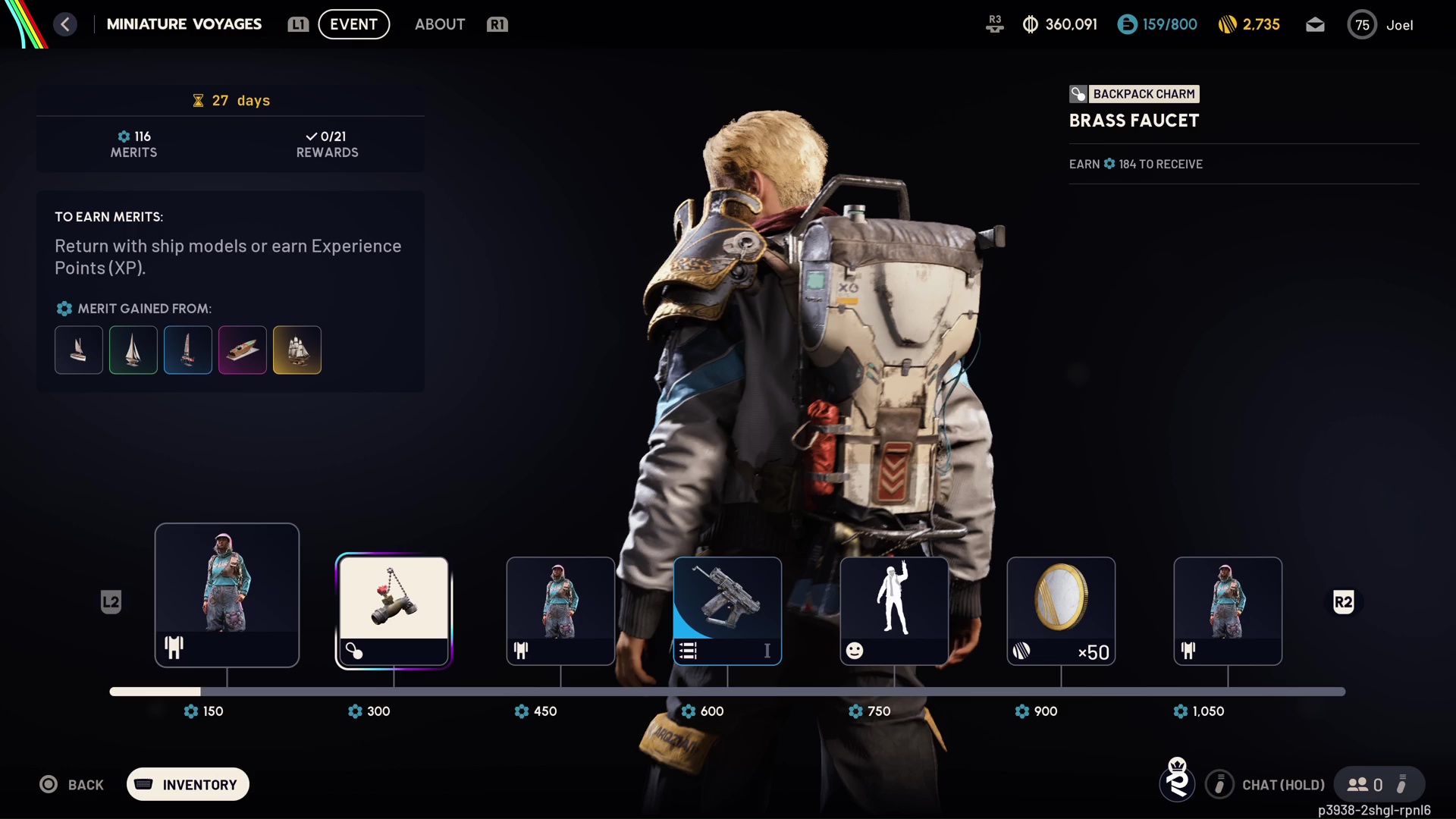The image size is (1456, 819).
Task: Click the BACK button
Action: 72,785
